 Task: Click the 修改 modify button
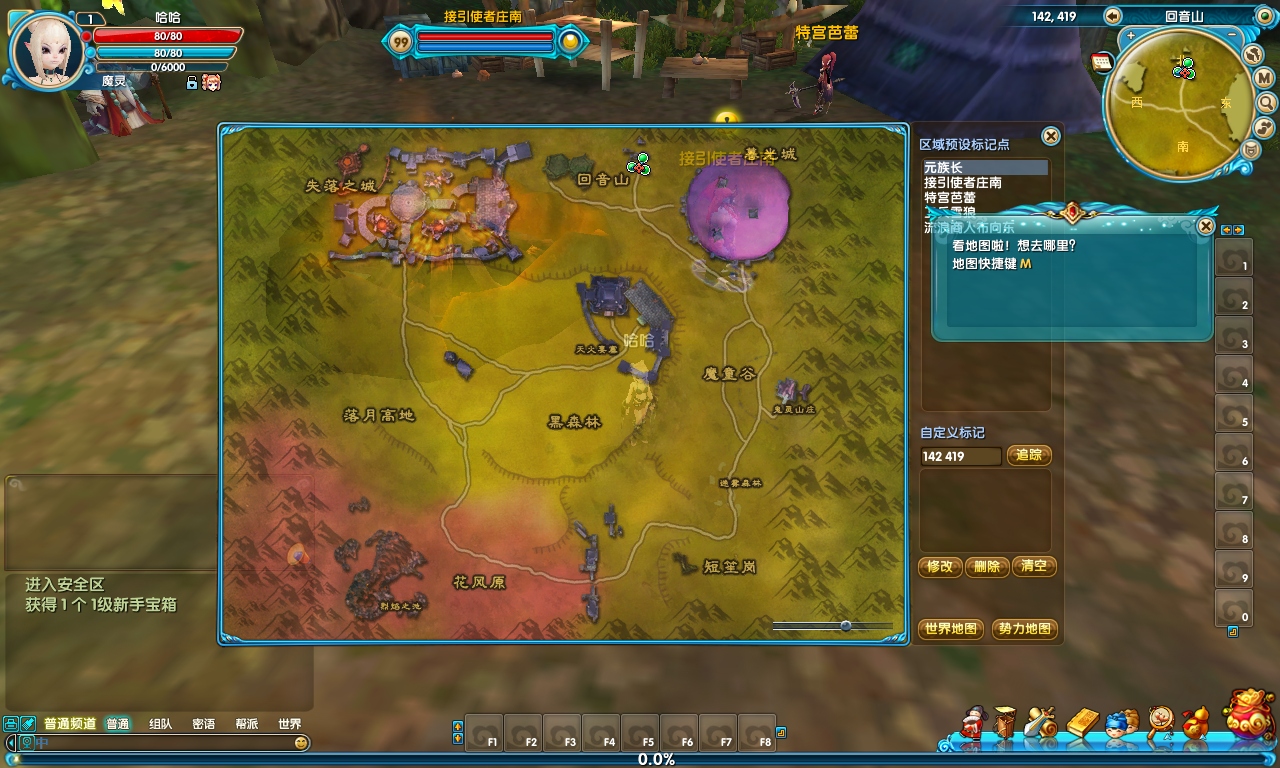pos(940,567)
